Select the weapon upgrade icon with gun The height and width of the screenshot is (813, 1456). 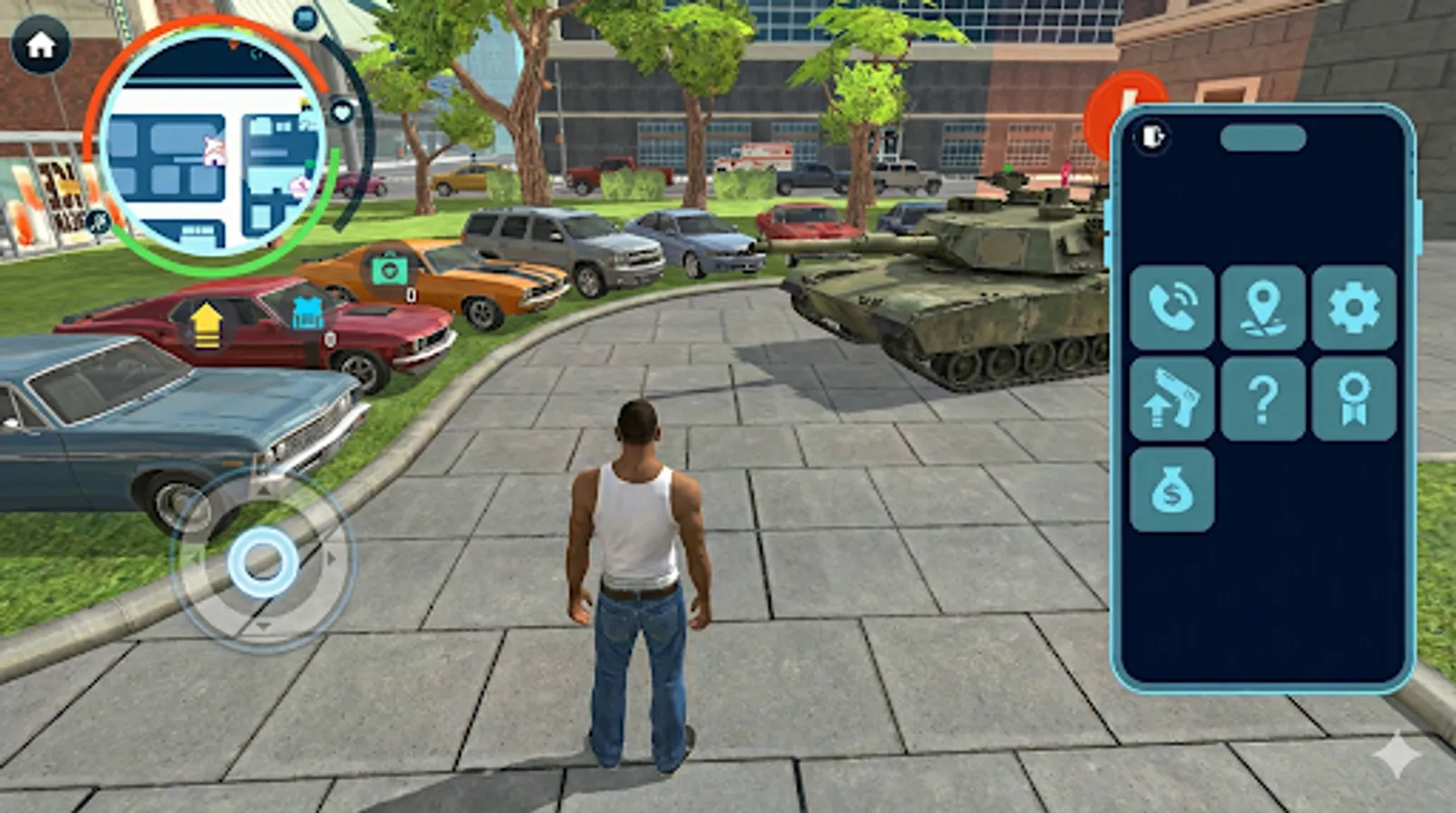pos(1172,401)
